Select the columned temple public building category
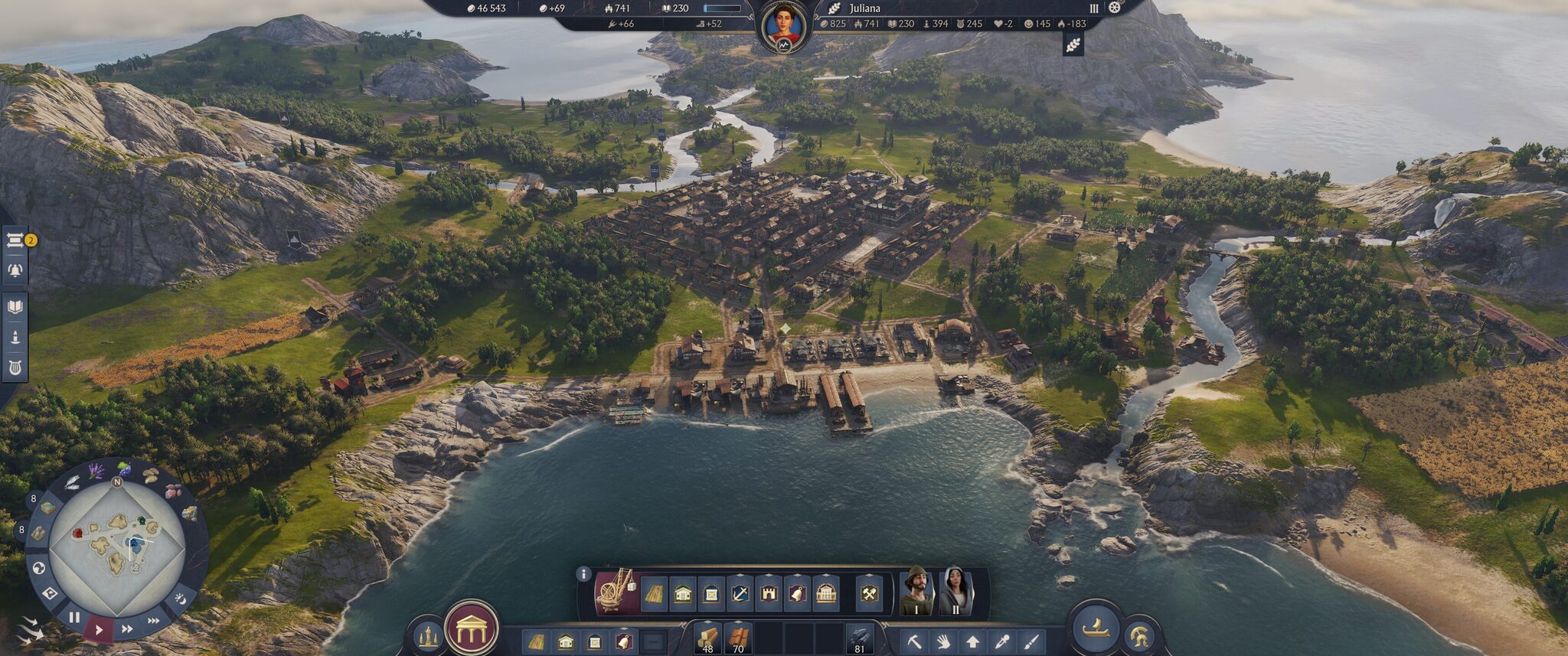Screen dimensions: 1568x656 pos(825,594)
